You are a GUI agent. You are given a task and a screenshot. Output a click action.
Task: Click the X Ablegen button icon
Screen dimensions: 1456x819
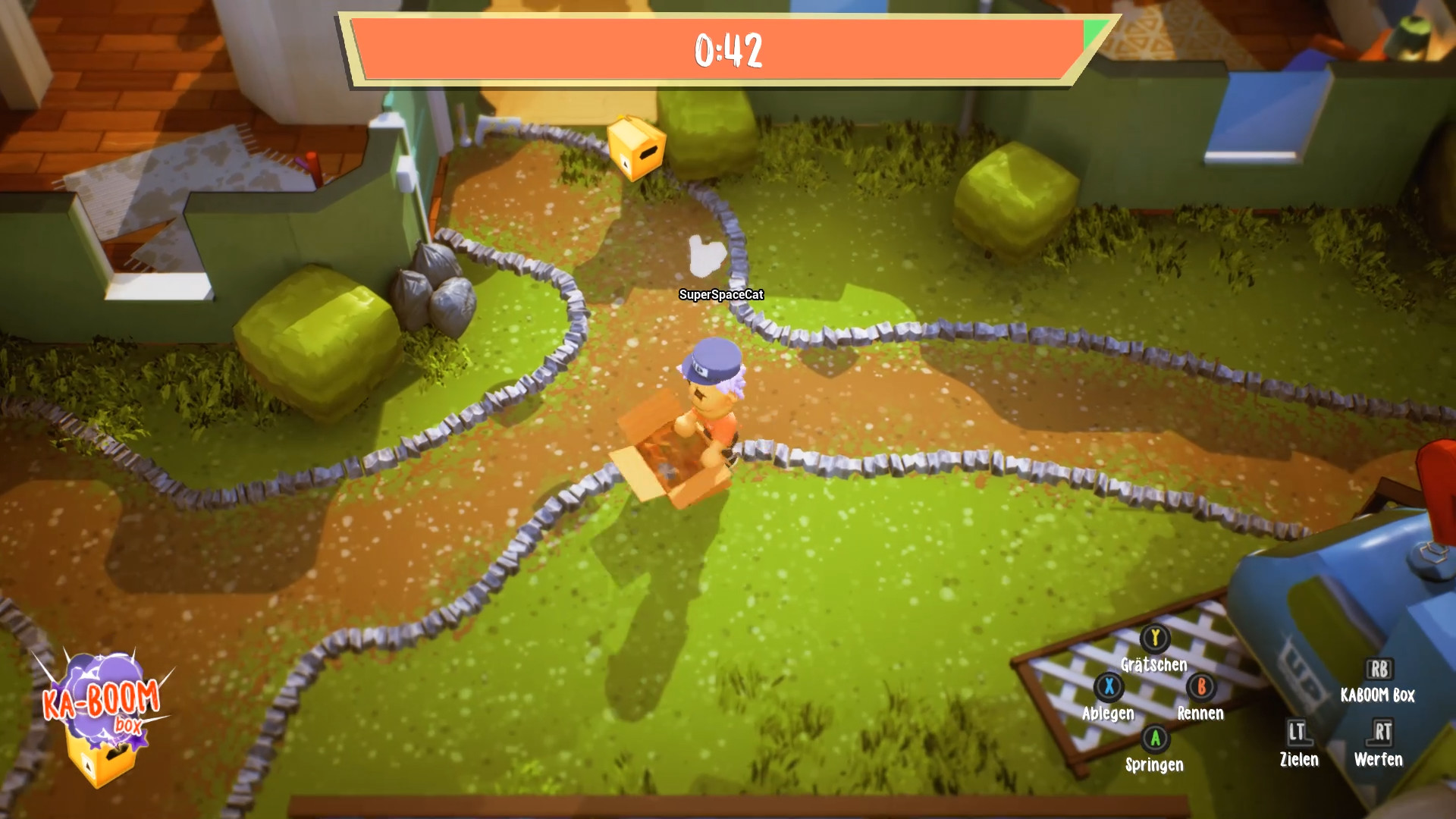point(1108,689)
